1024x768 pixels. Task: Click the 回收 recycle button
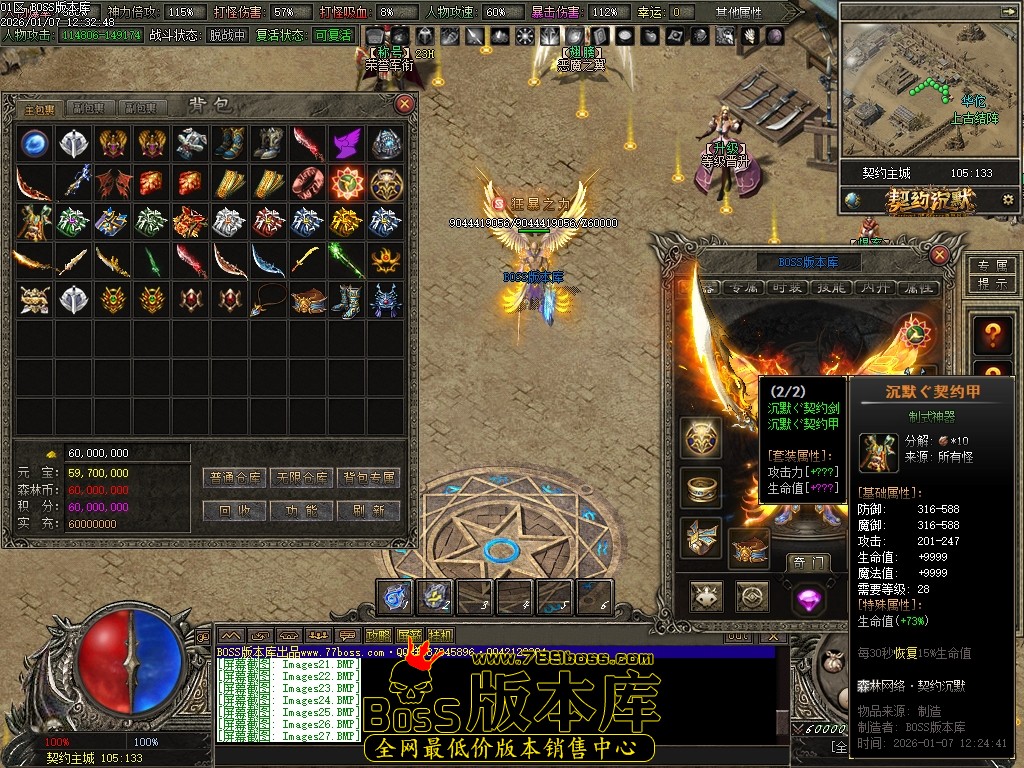tap(236, 510)
